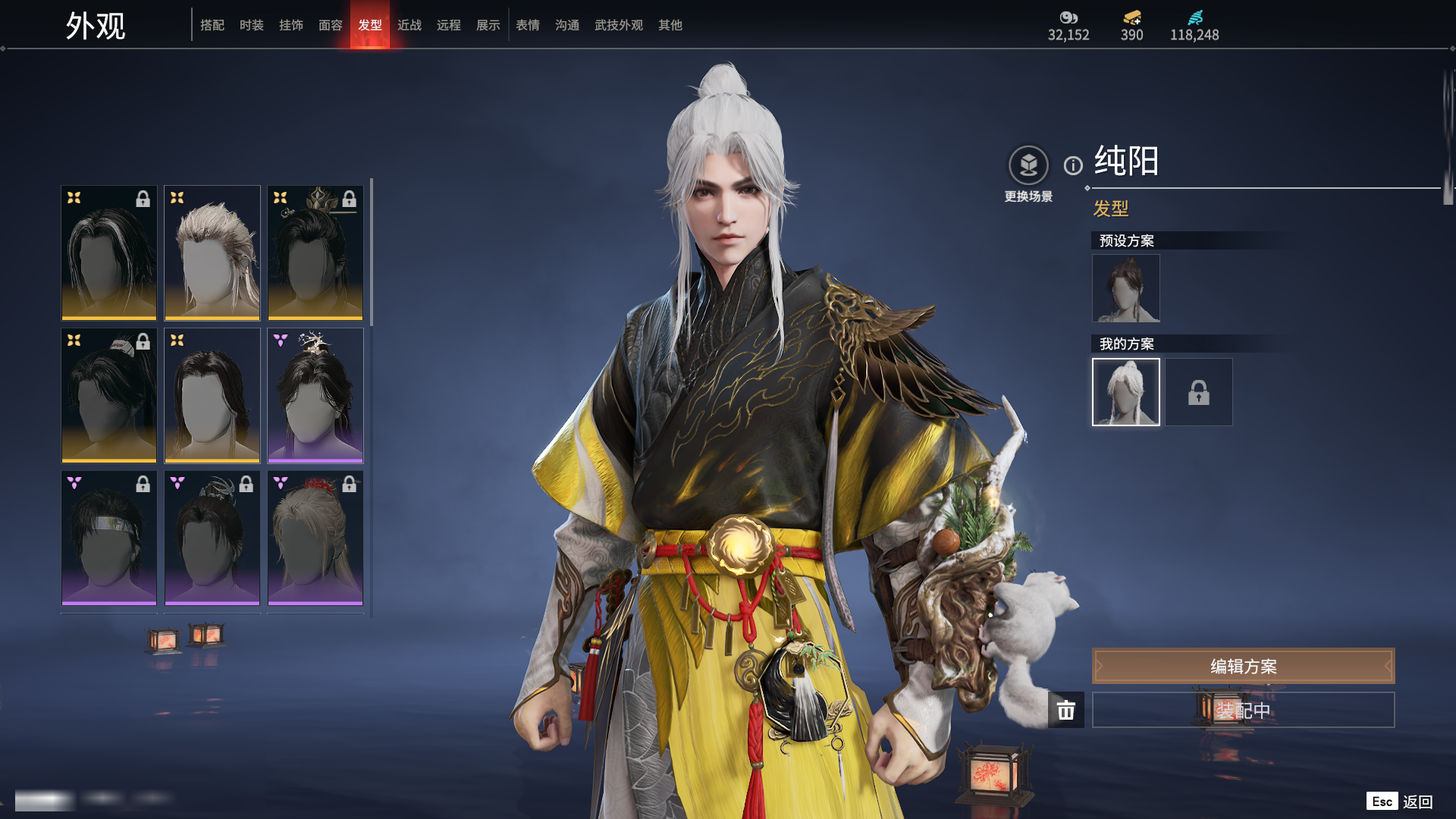This screenshot has height=819, width=1456.
Task: Switch to the 远程 ranged tab
Action: (x=449, y=25)
